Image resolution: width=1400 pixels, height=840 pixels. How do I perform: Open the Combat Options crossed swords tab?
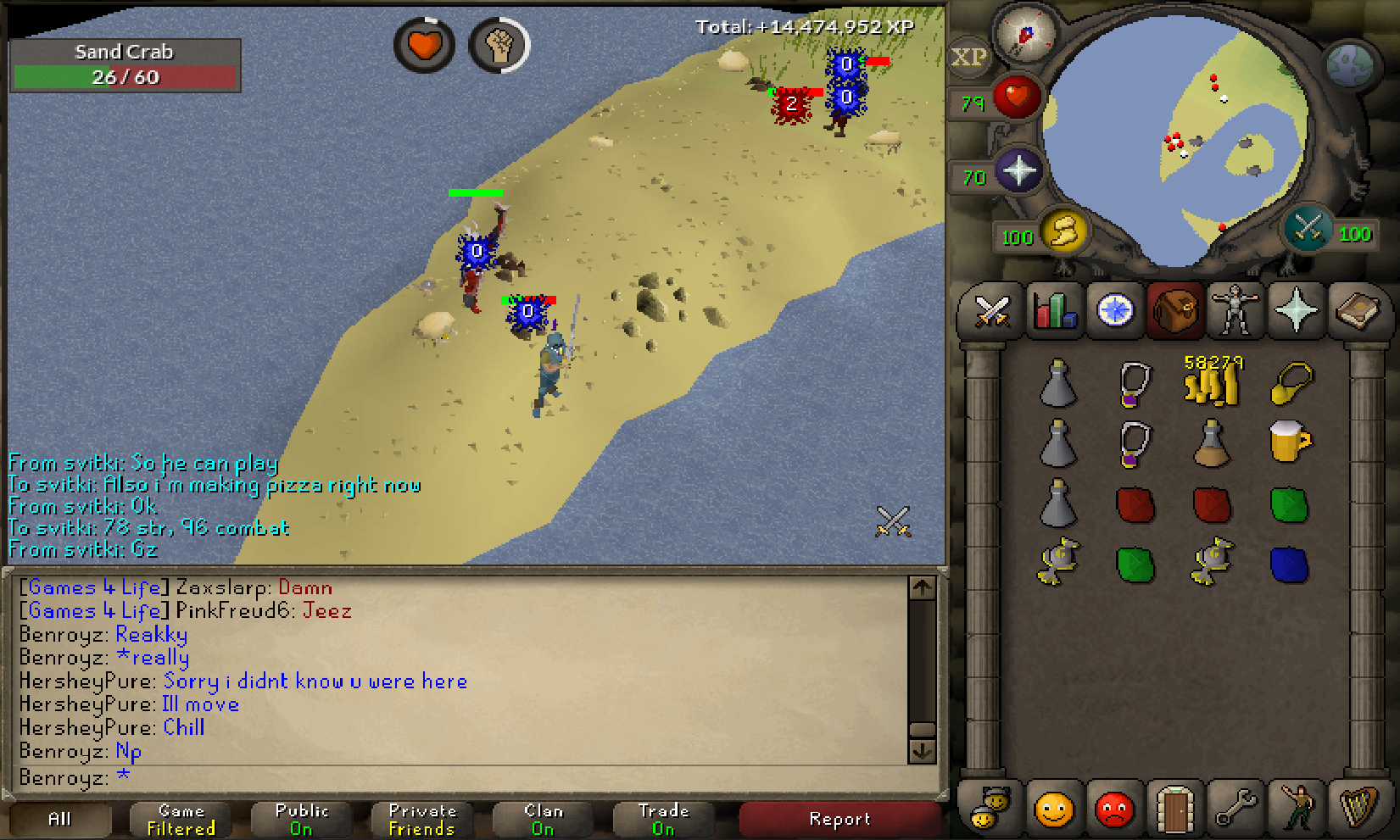pos(990,311)
